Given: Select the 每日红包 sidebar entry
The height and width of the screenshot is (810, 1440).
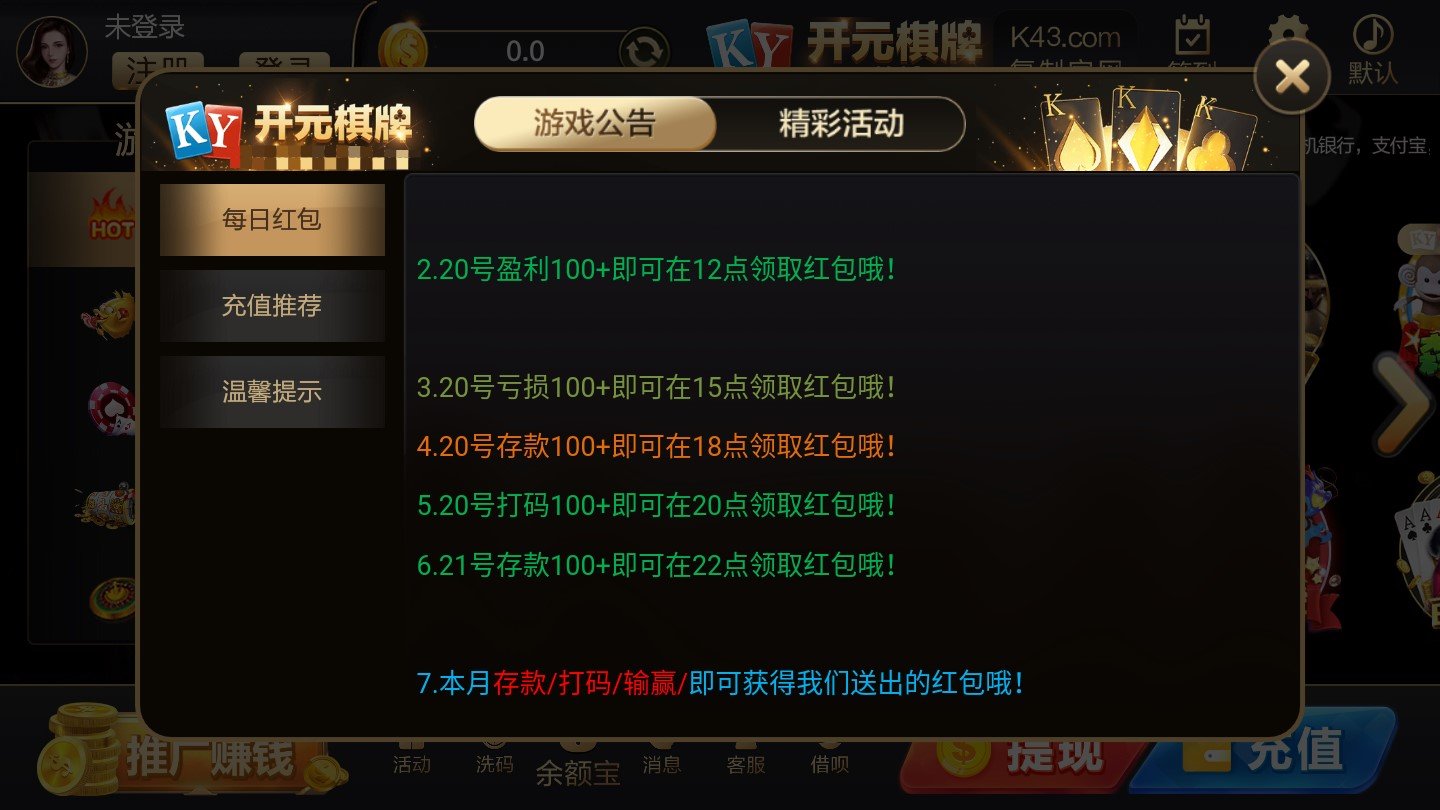Looking at the screenshot, I should pos(272,218).
